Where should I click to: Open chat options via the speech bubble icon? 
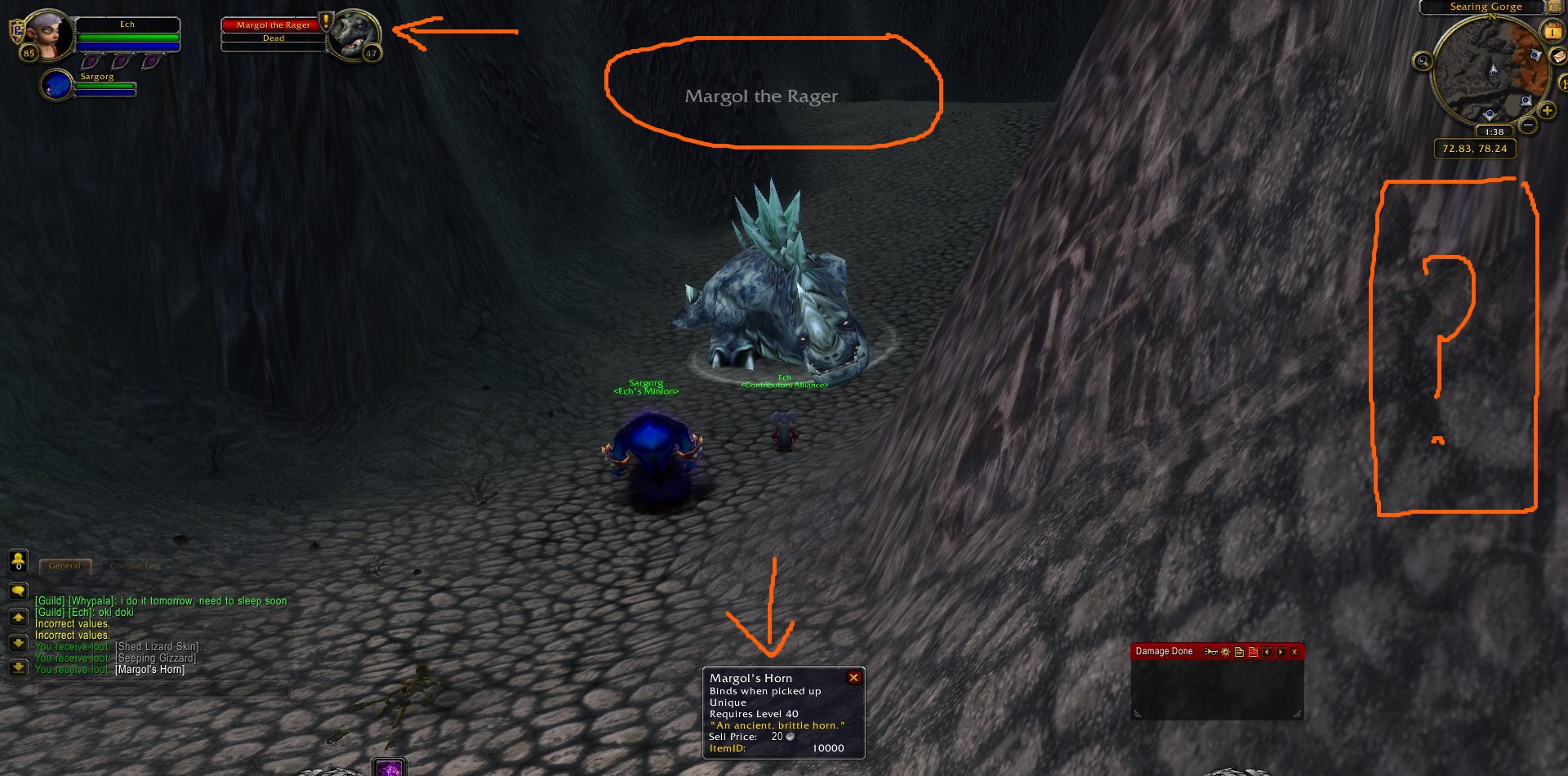click(19, 591)
